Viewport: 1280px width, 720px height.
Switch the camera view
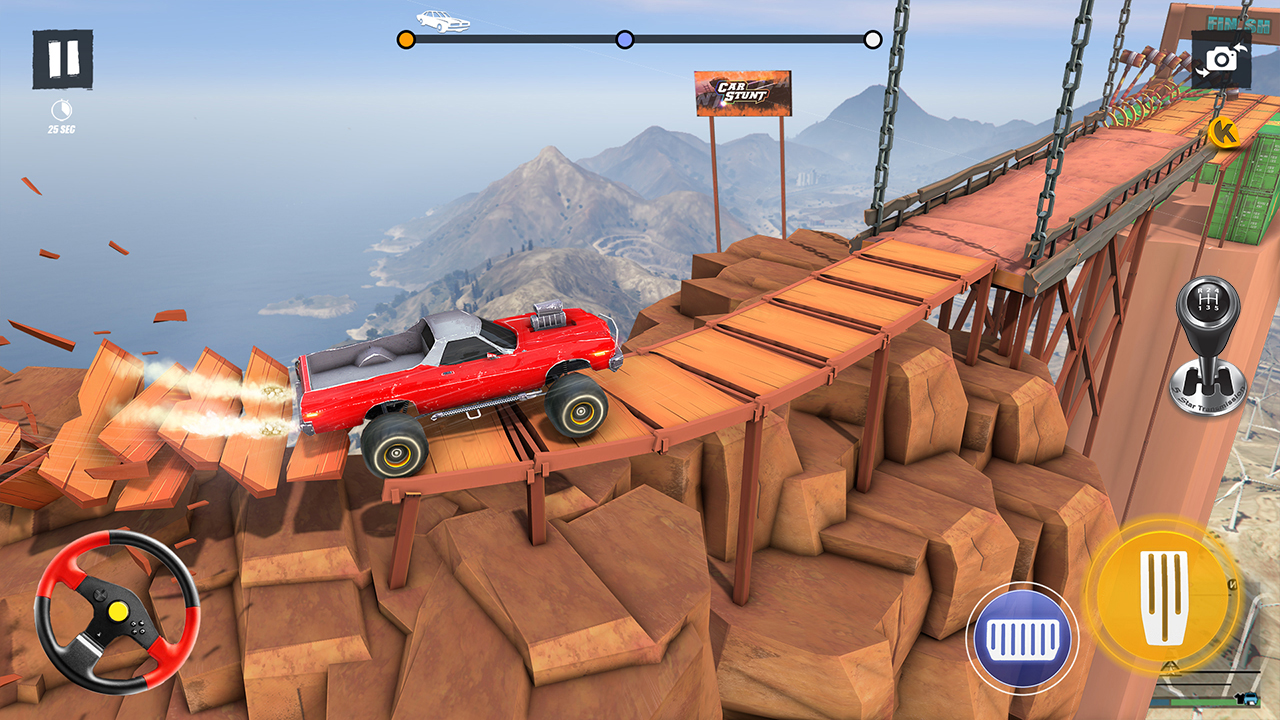point(1221,58)
